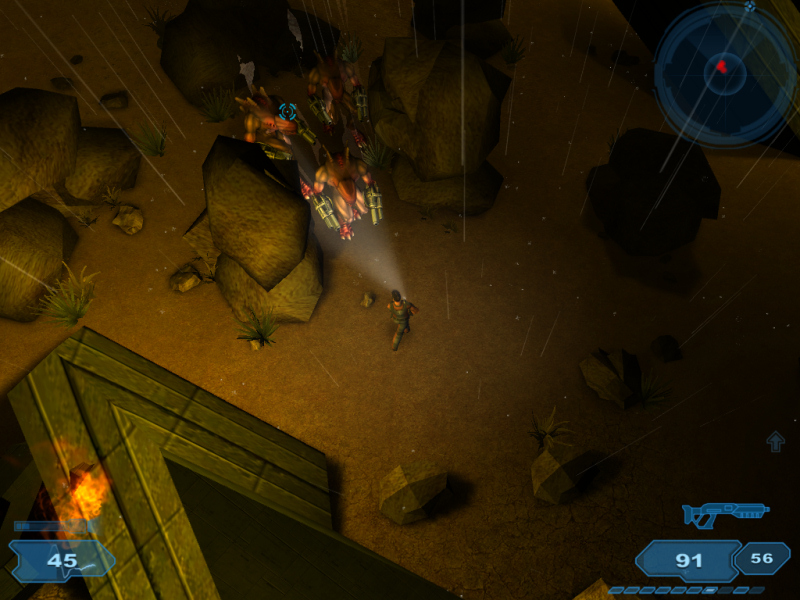Select the shotgun weapon icon

coord(725,514)
